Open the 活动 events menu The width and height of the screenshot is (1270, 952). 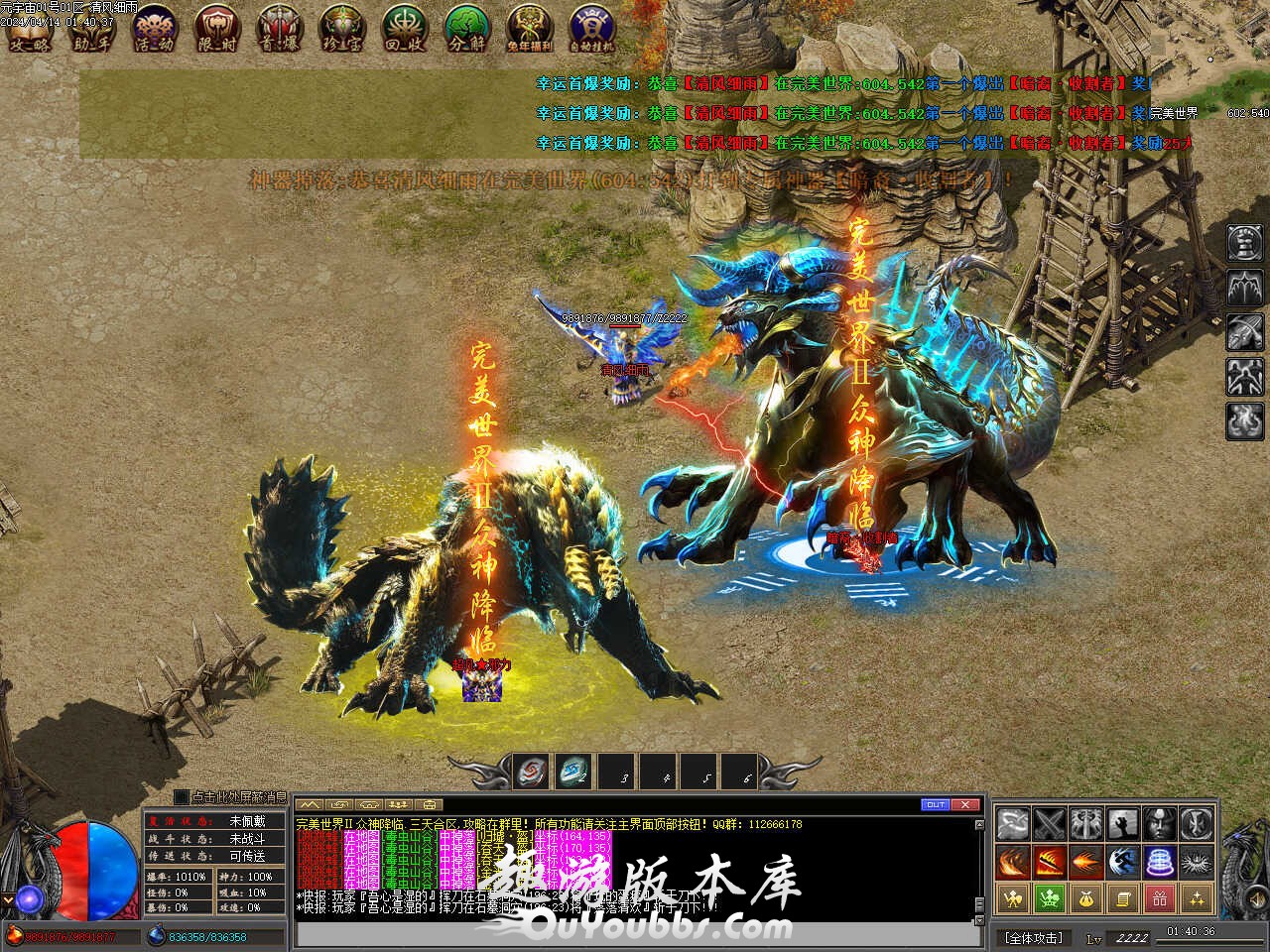tap(154, 28)
